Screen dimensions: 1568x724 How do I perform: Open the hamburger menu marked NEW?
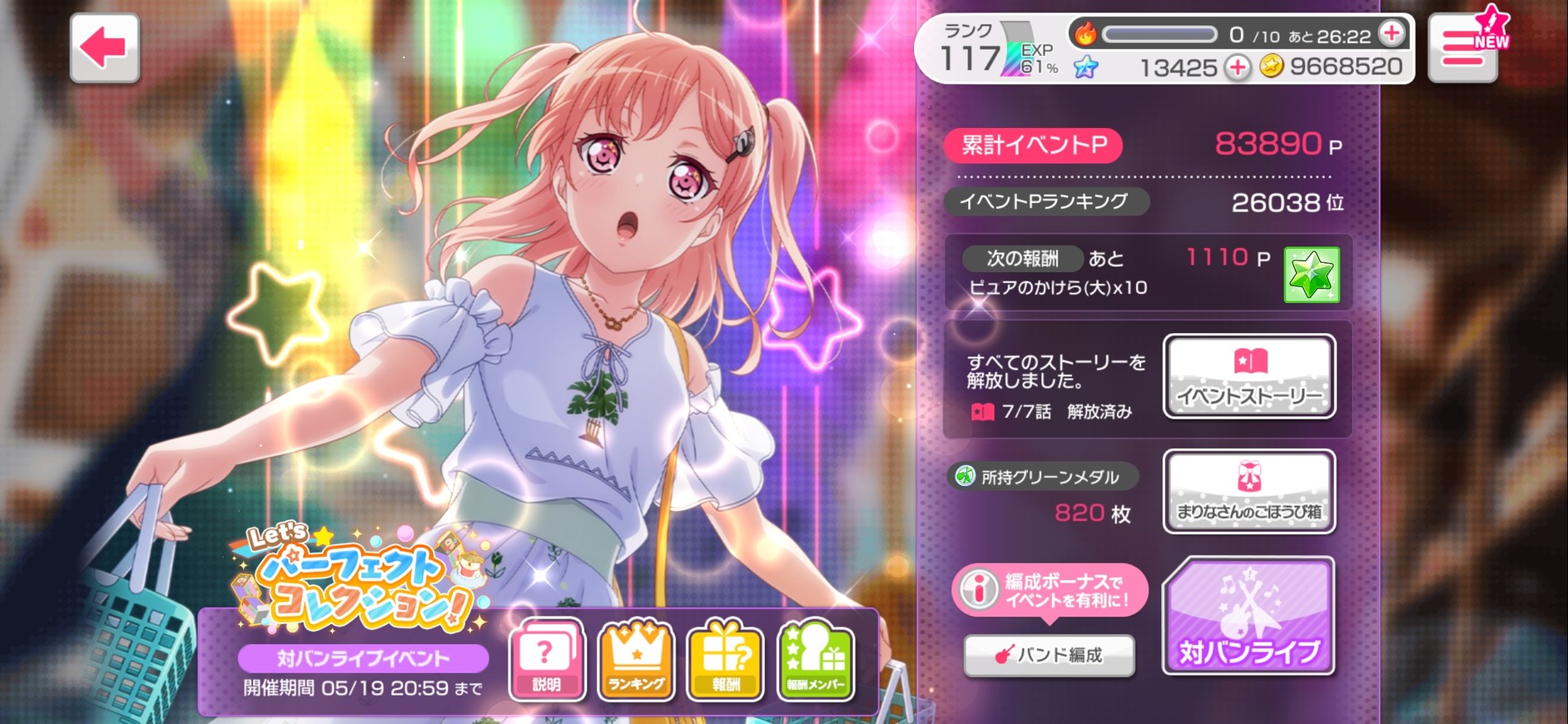[x=1462, y=48]
